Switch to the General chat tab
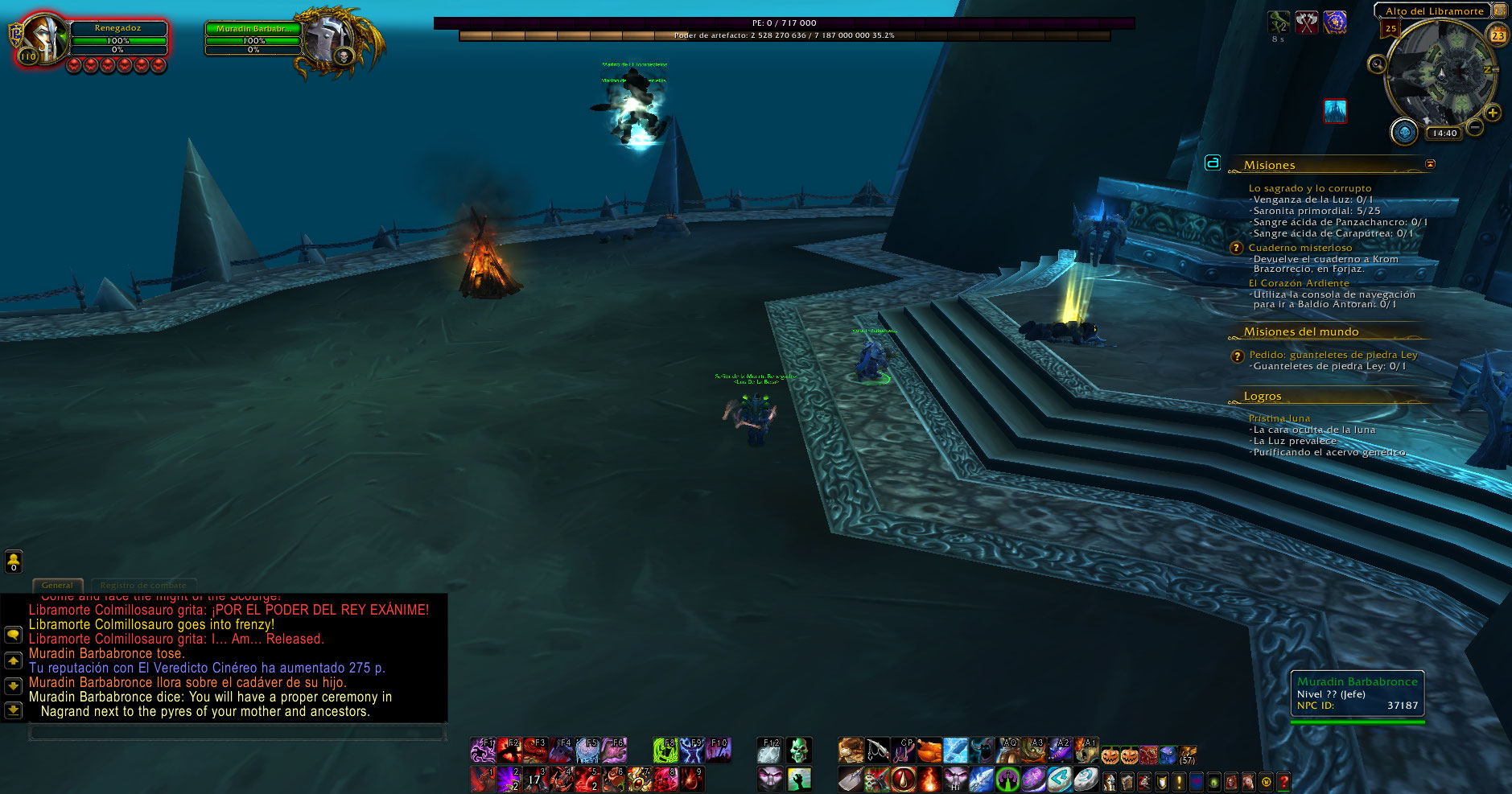1512x794 pixels. point(57,585)
